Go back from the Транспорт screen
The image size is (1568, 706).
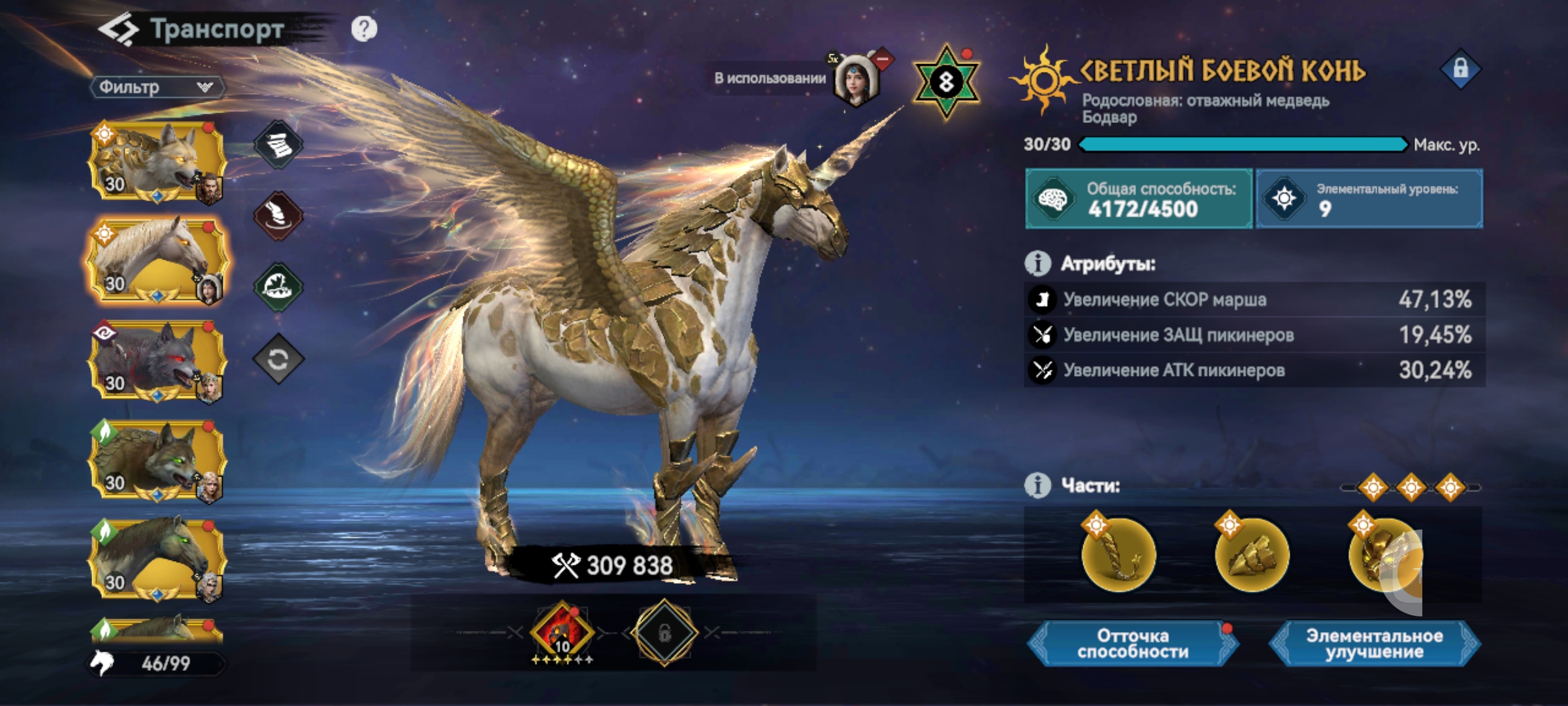[x=118, y=30]
